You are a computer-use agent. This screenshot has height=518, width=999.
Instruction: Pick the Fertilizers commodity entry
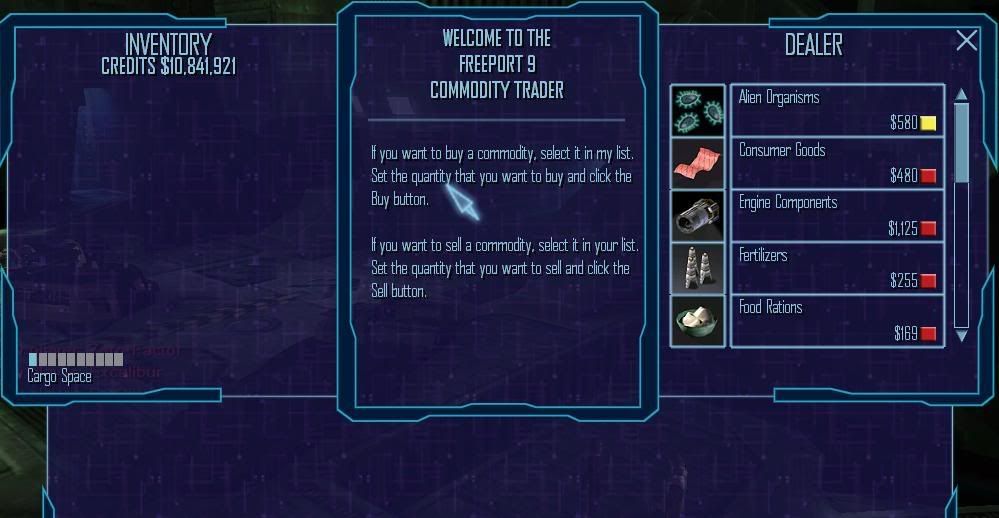(x=837, y=268)
